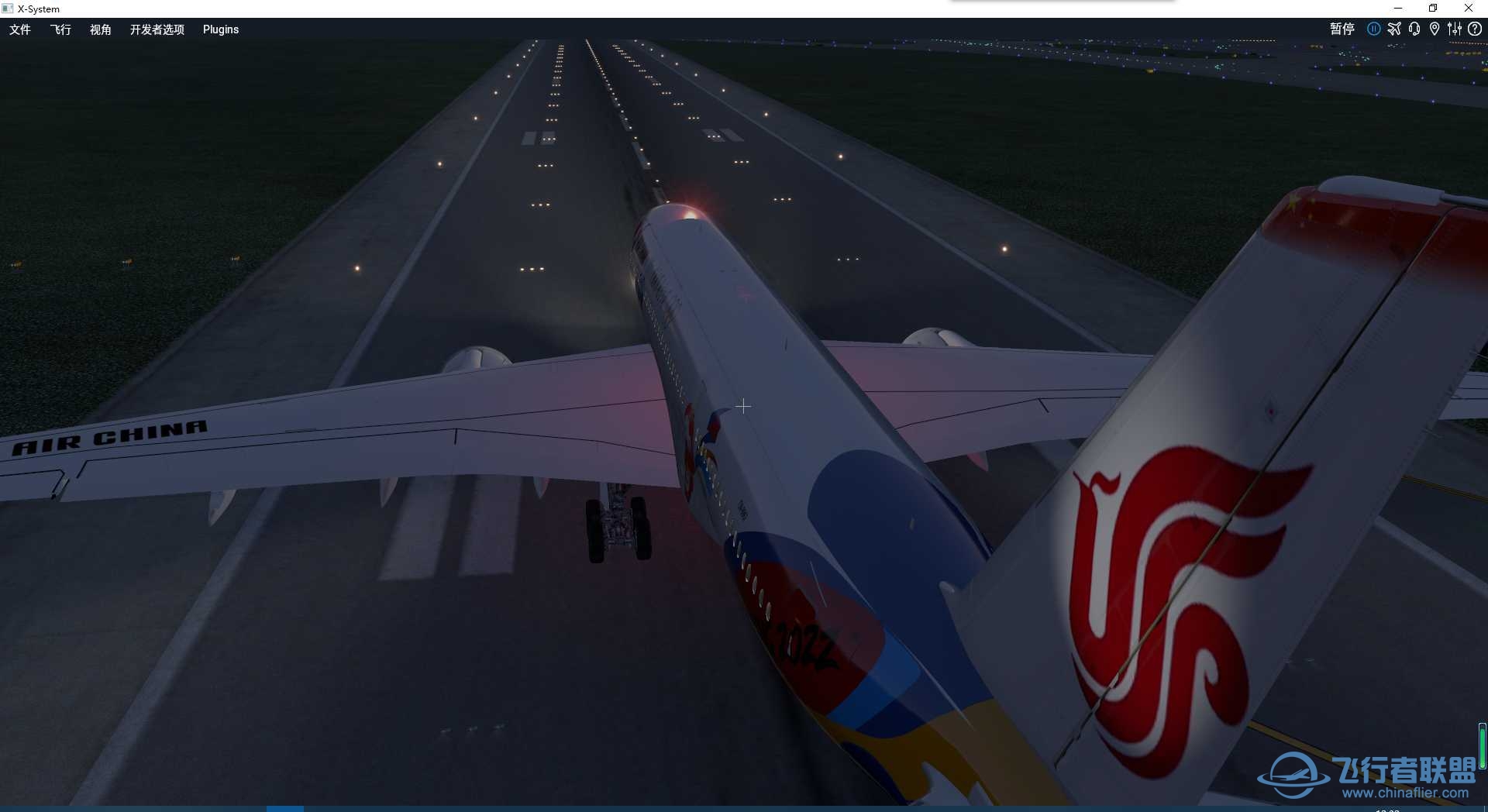
Task: Open help via the question mark icon
Action: (x=1475, y=29)
